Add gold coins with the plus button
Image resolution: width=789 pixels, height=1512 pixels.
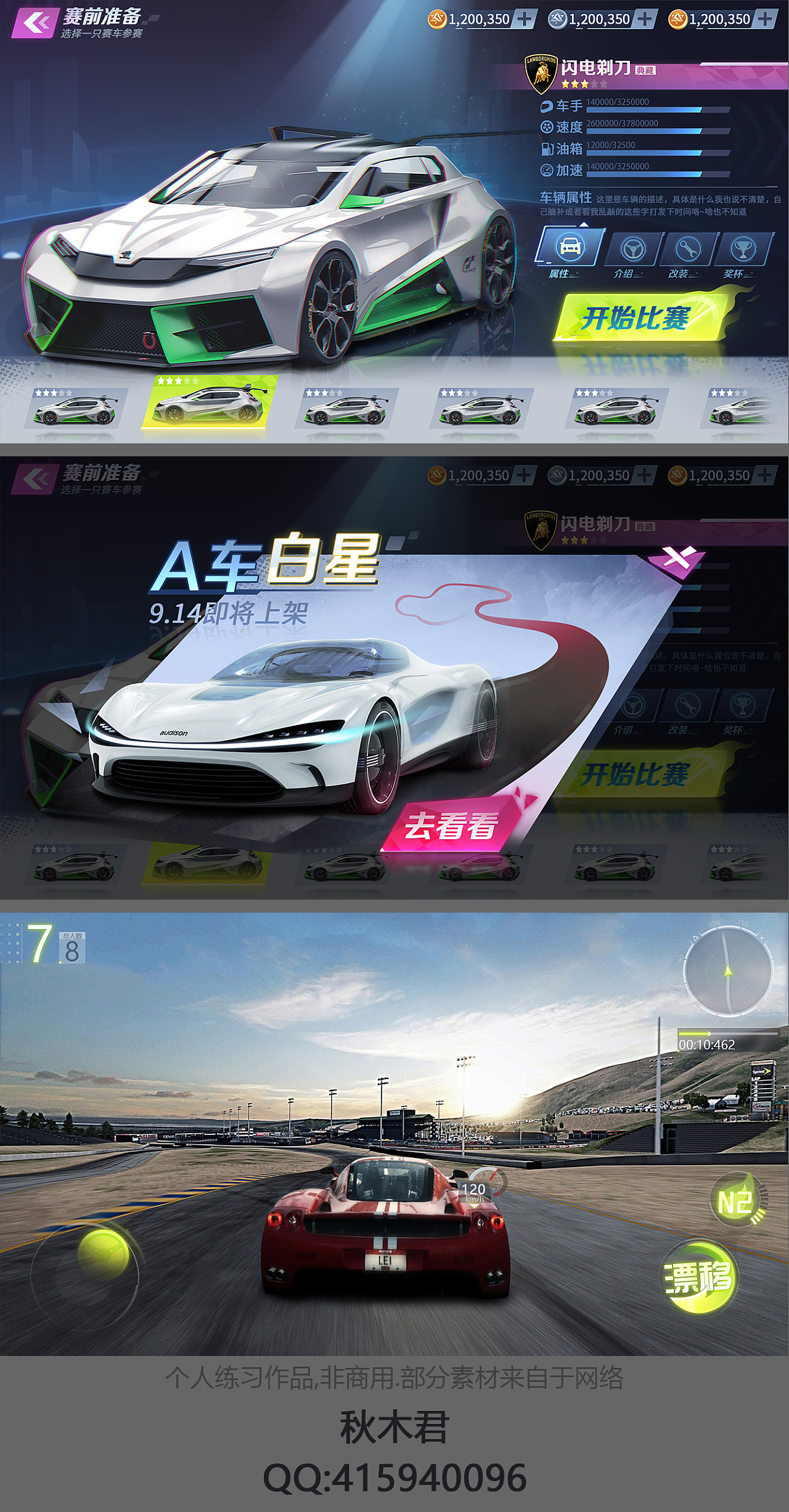(x=524, y=19)
